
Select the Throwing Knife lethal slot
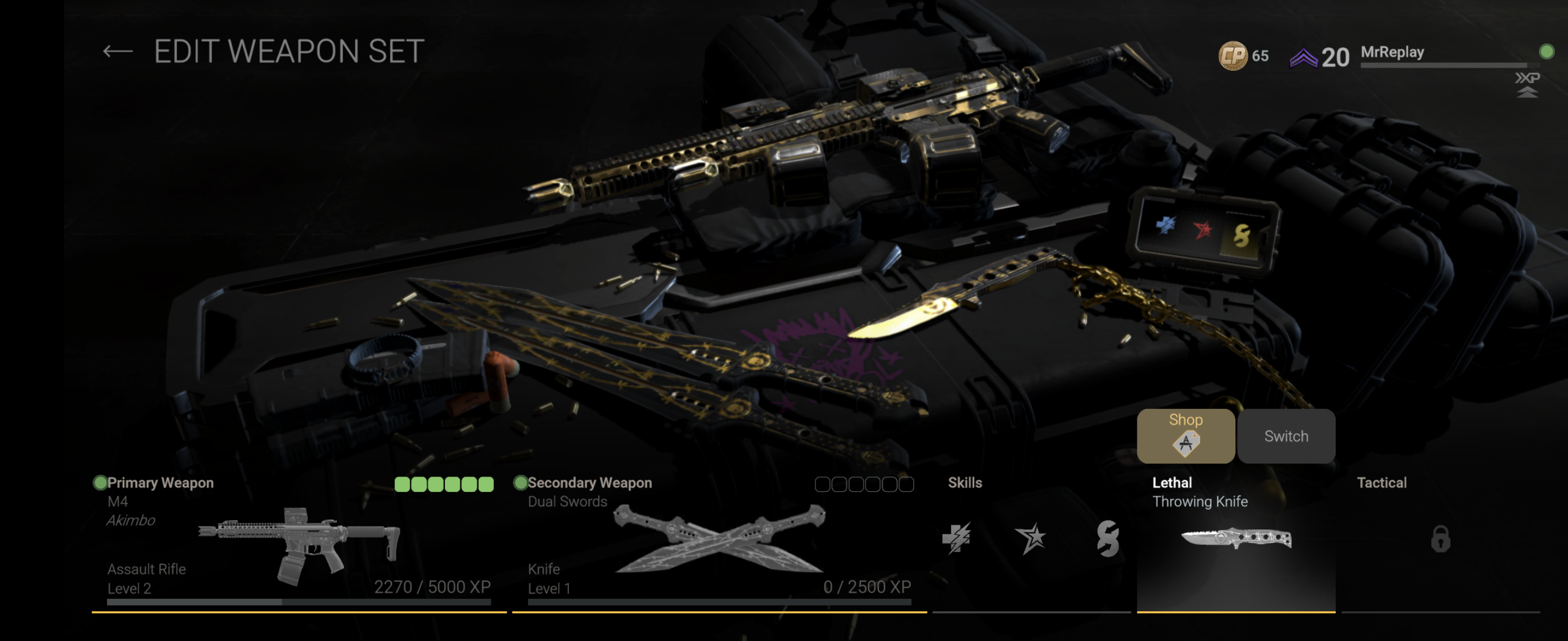pyautogui.click(x=1235, y=540)
